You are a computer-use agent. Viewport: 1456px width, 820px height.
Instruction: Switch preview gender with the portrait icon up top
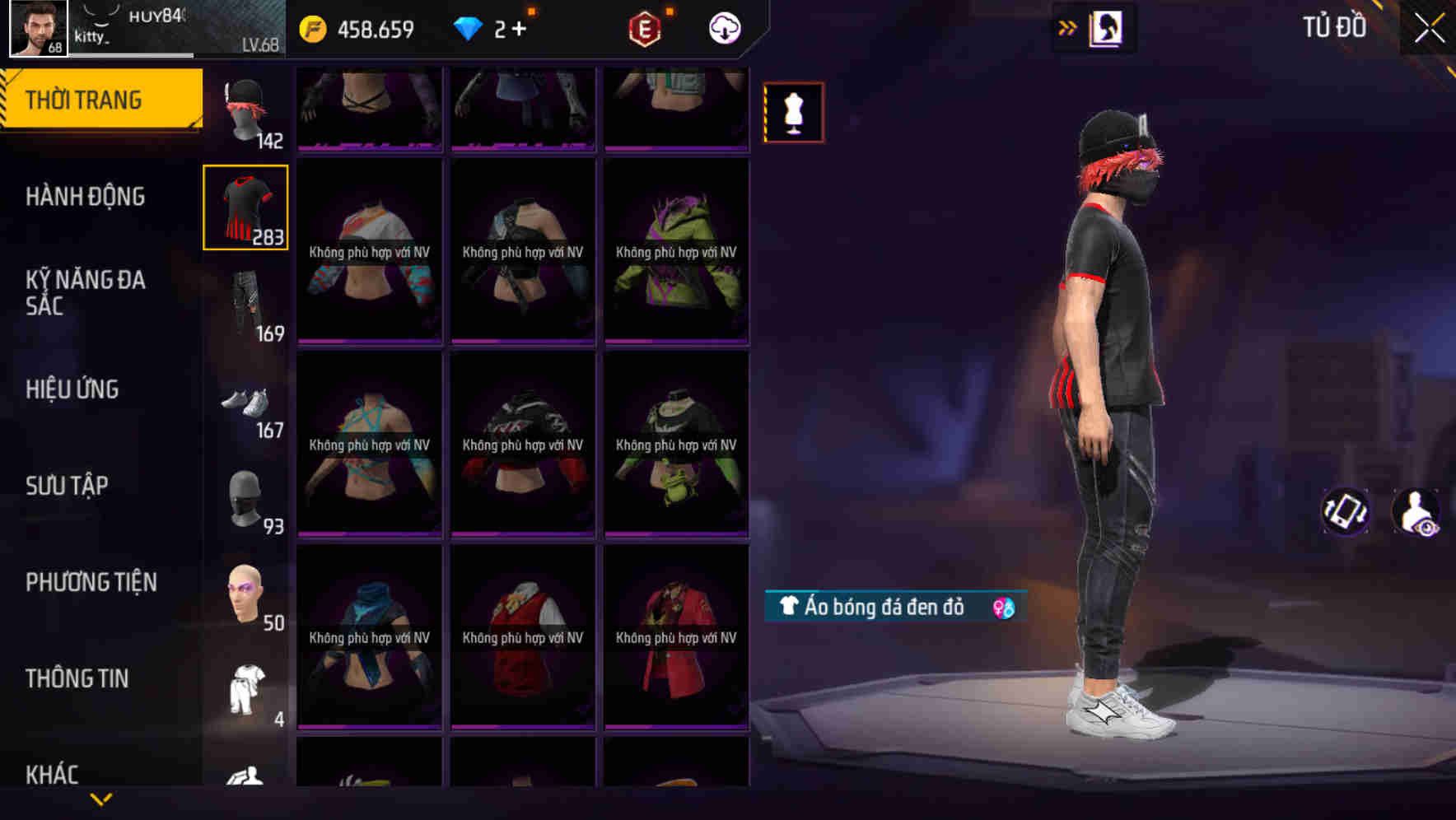click(x=1104, y=26)
